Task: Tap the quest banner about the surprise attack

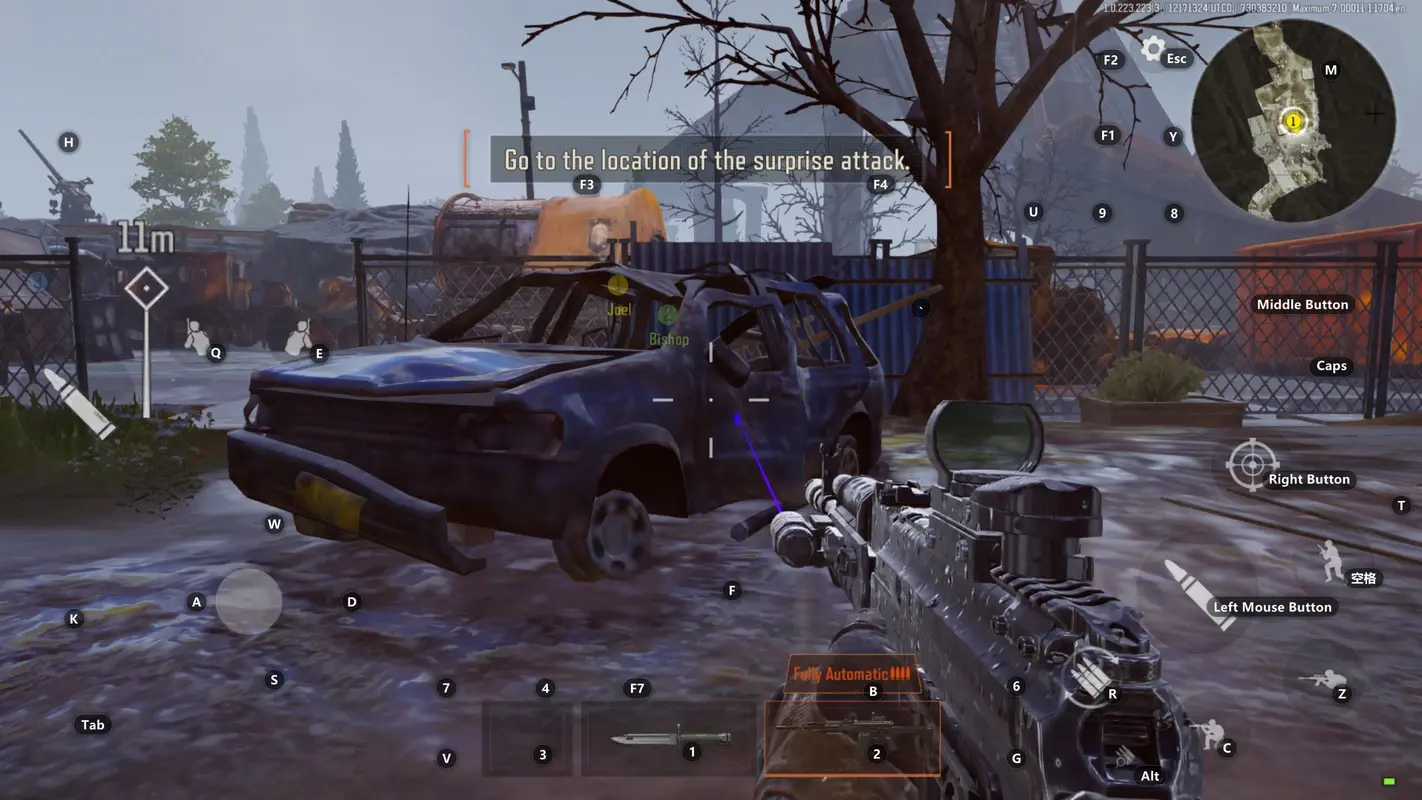Action: point(706,160)
